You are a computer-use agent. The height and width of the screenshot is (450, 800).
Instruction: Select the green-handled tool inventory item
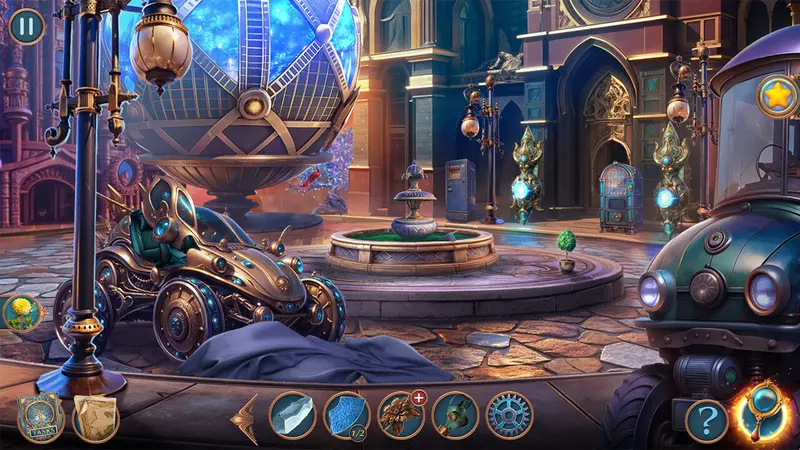[x=455, y=415]
